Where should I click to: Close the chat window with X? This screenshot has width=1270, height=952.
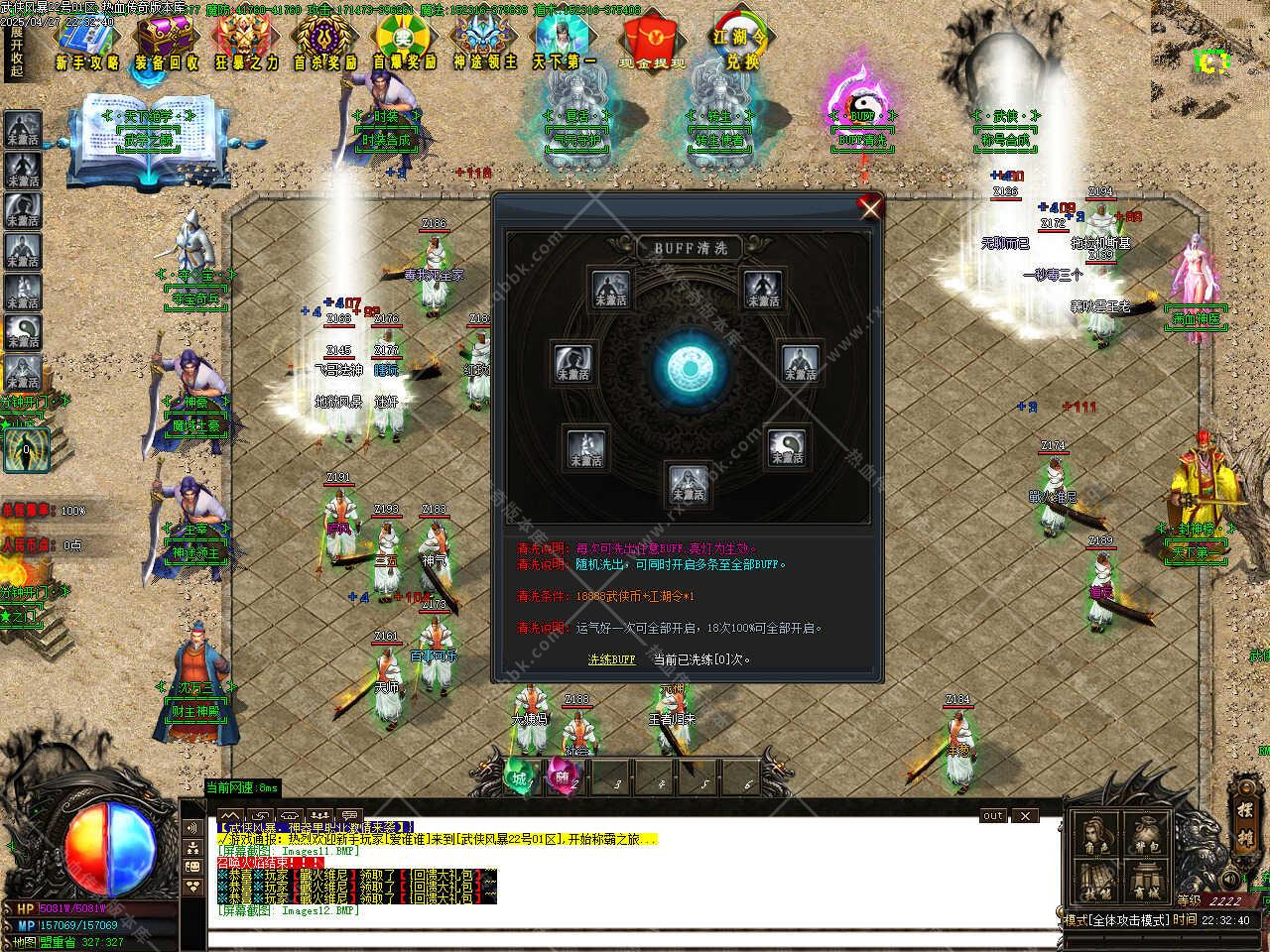1025,815
